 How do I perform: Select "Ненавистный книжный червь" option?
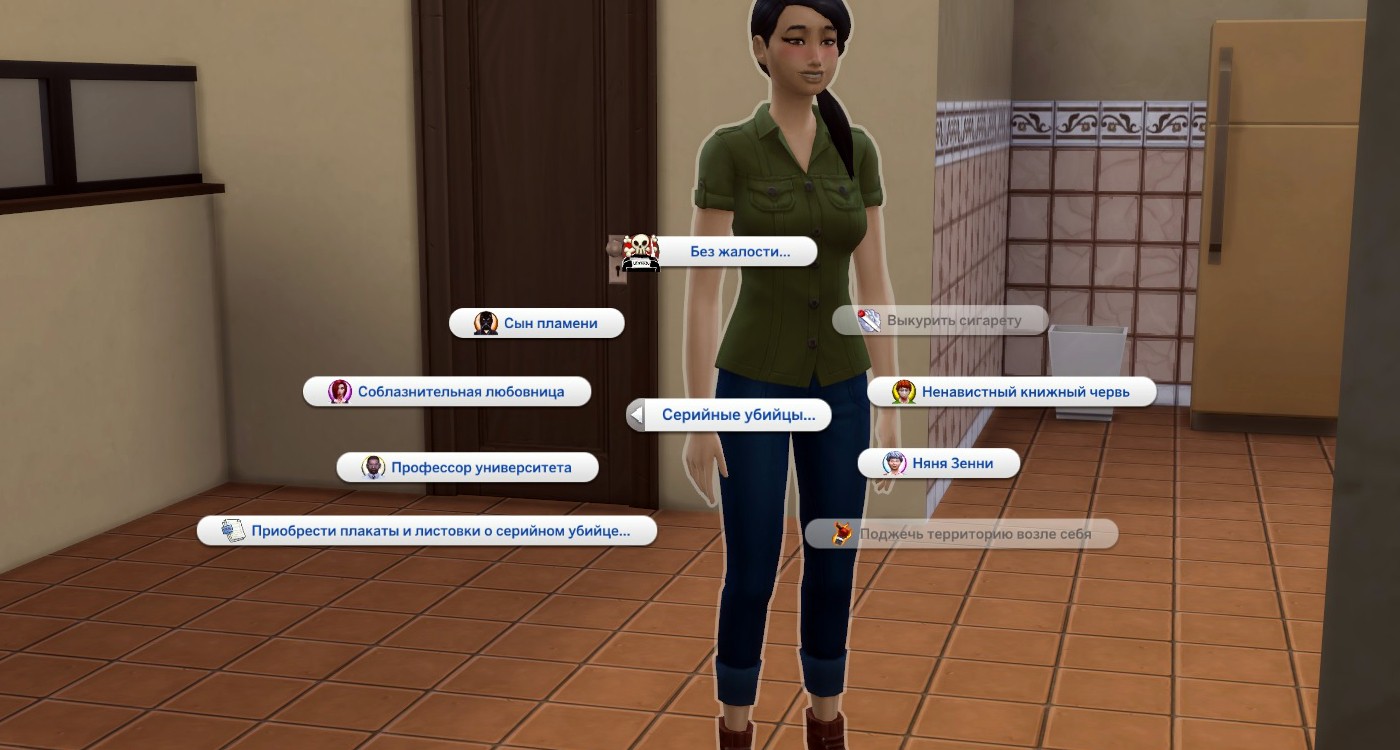(x=1024, y=392)
